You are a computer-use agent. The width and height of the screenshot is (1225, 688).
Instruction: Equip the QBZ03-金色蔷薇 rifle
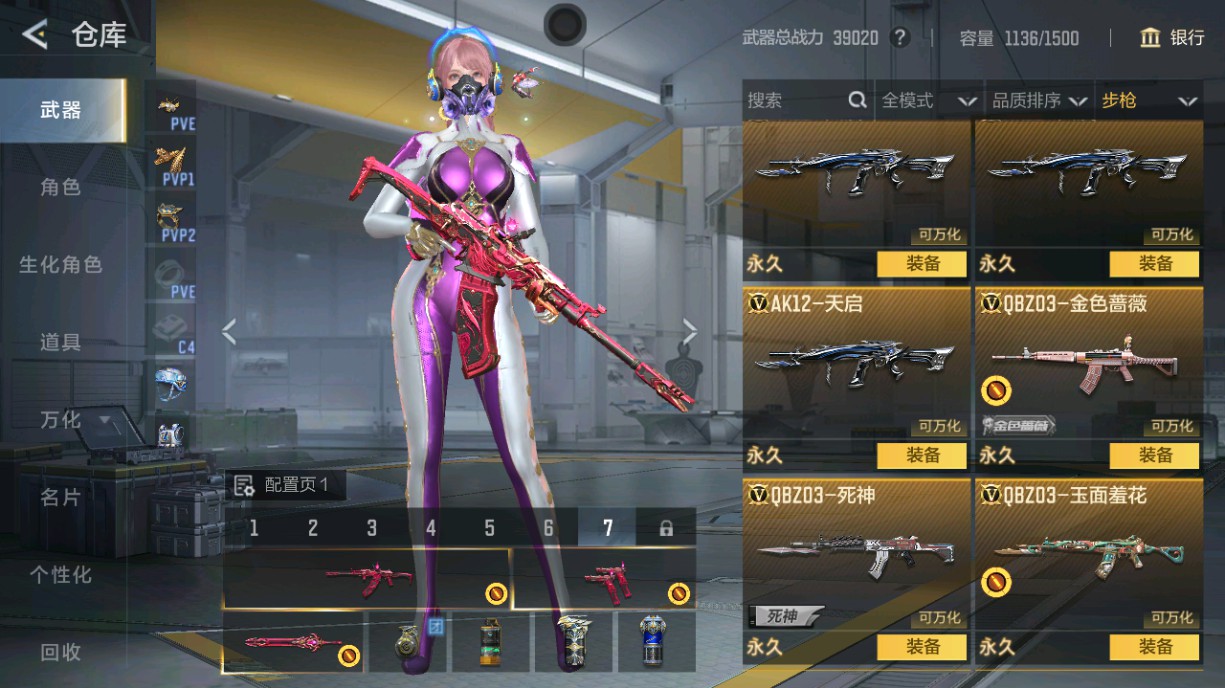click(1154, 456)
